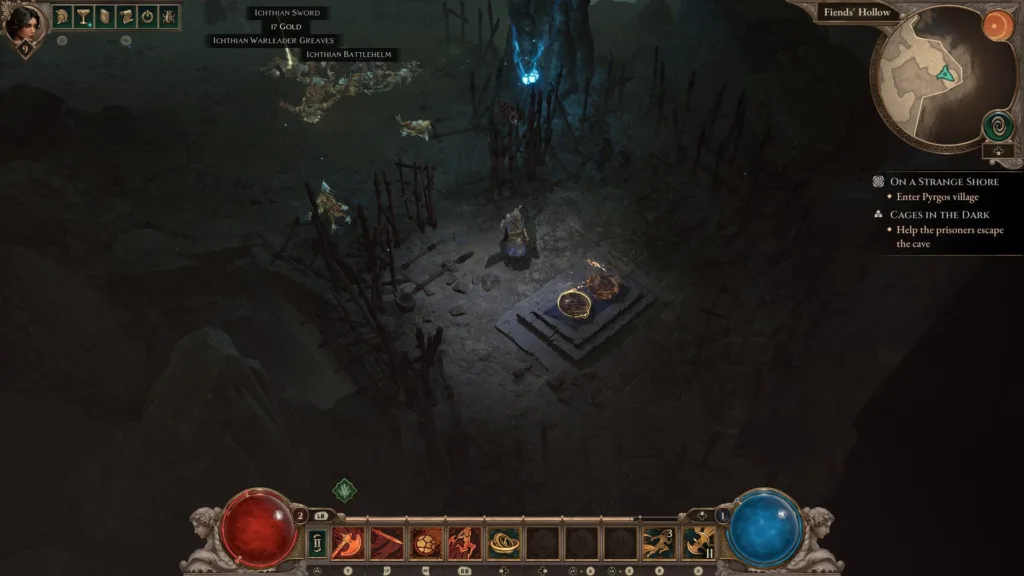Click the green diamond buff icon
Image resolution: width=1024 pixels, height=576 pixels.
[343, 490]
